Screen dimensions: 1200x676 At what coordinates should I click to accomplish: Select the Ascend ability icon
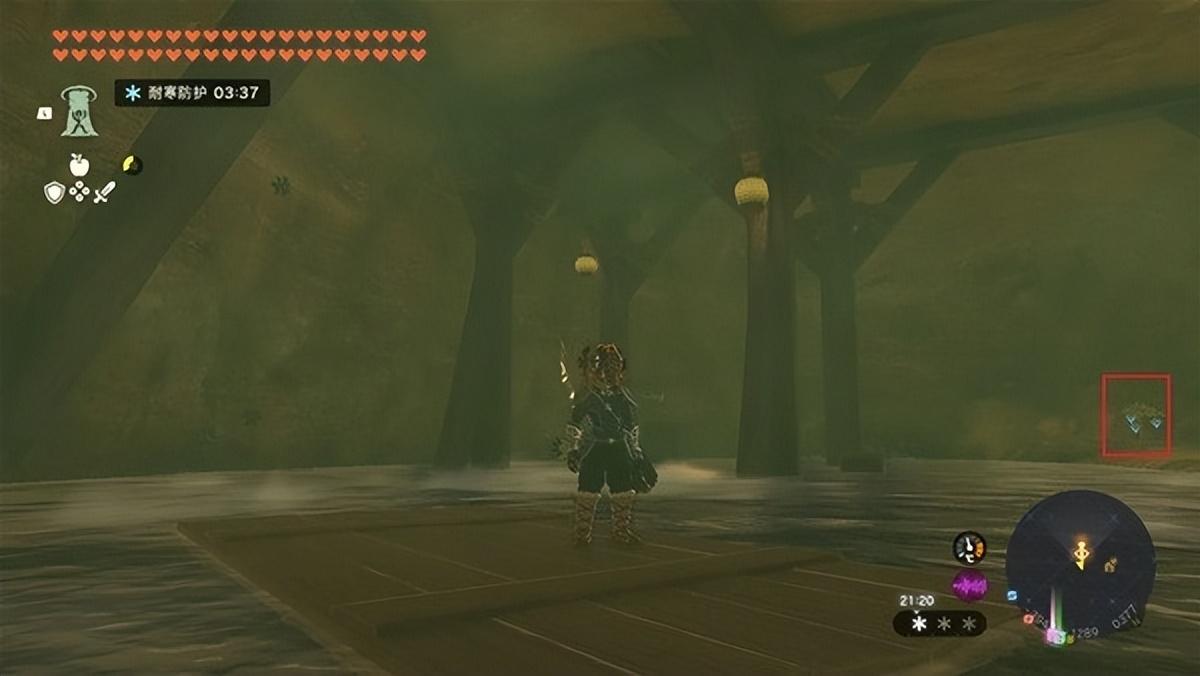click(x=77, y=111)
